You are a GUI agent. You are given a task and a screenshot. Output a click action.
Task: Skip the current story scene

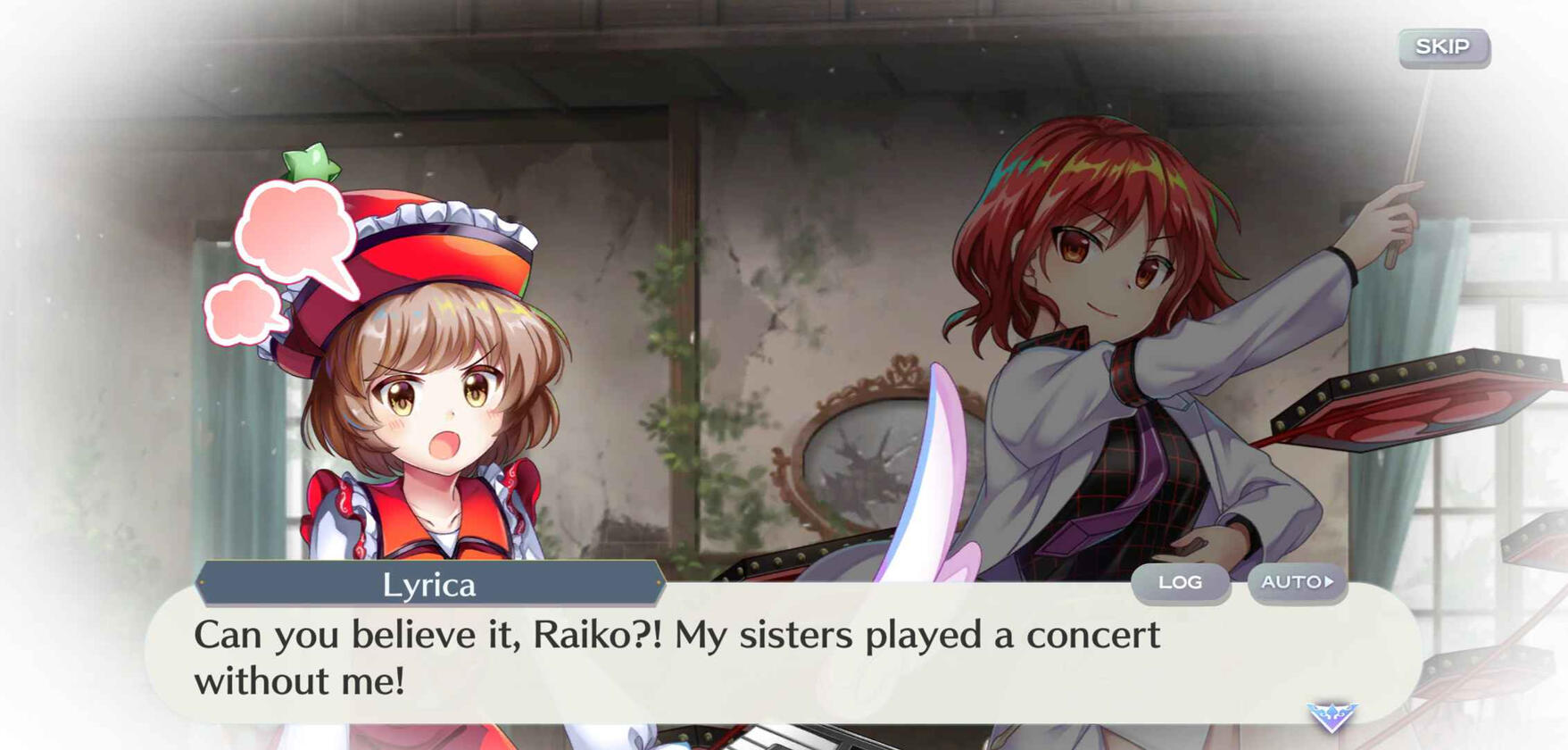pyautogui.click(x=1443, y=47)
